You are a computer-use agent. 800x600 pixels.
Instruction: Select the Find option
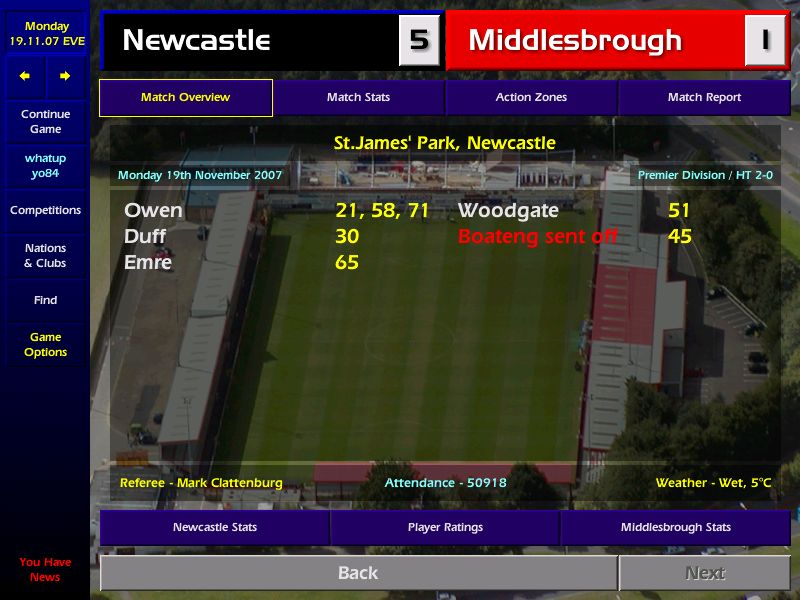[45, 300]
